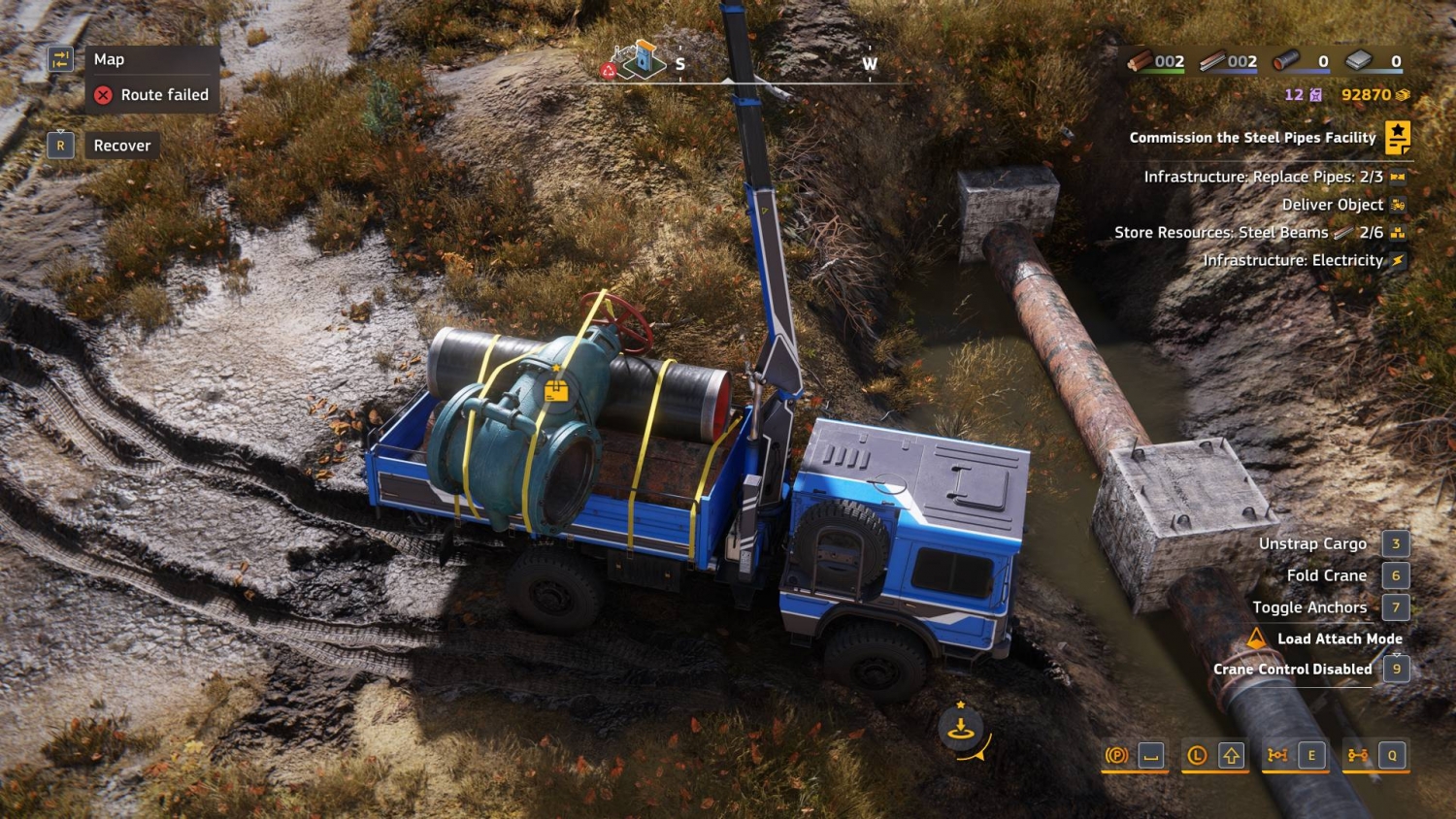
Task: Select the Store Resources Steel Beams task
Action: tap(1247, 233)
